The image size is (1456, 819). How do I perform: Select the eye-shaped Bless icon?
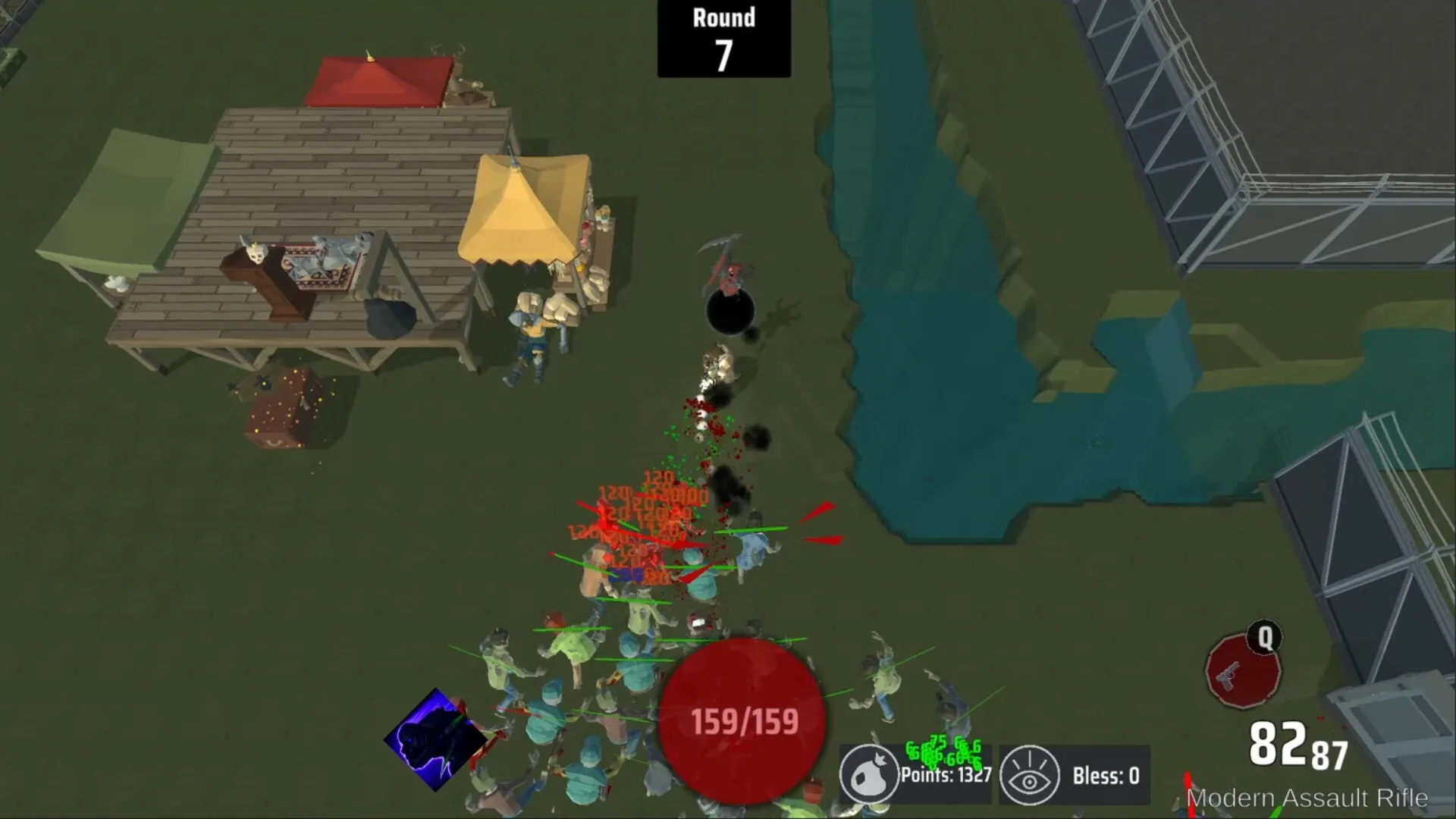pos(1030,764)
